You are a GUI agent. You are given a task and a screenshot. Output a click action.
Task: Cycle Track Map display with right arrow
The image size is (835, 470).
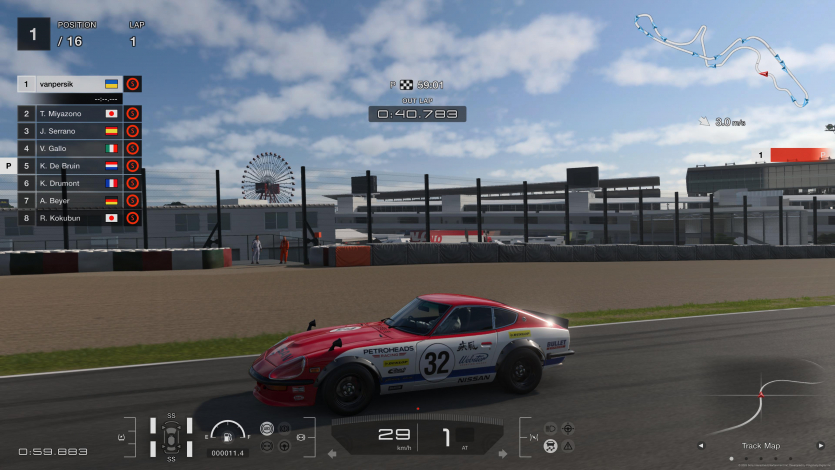click(x=821, y=446)
